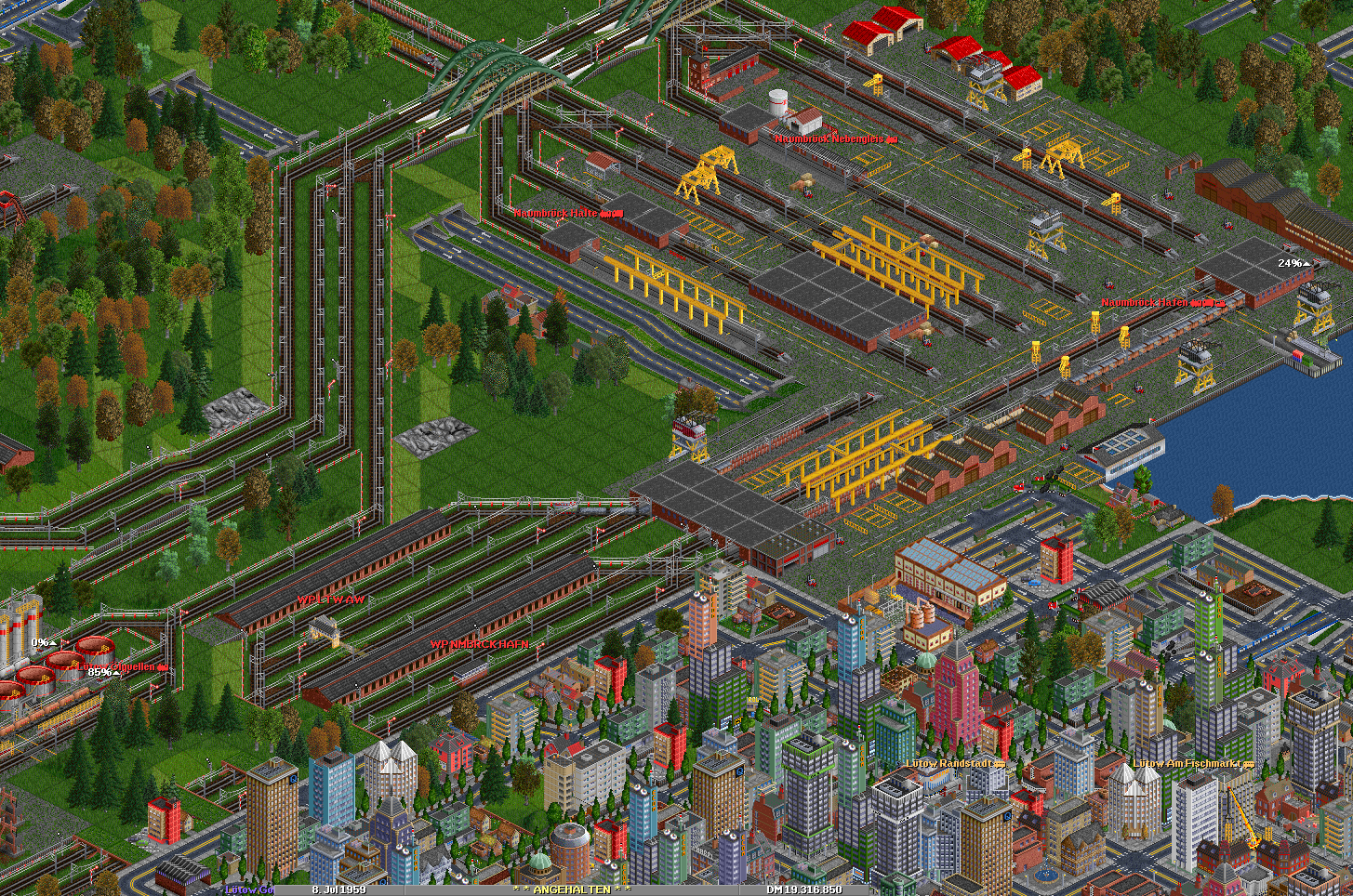Click the date in the status bar
Screen dimensions: 1353x896
[338, 889]
